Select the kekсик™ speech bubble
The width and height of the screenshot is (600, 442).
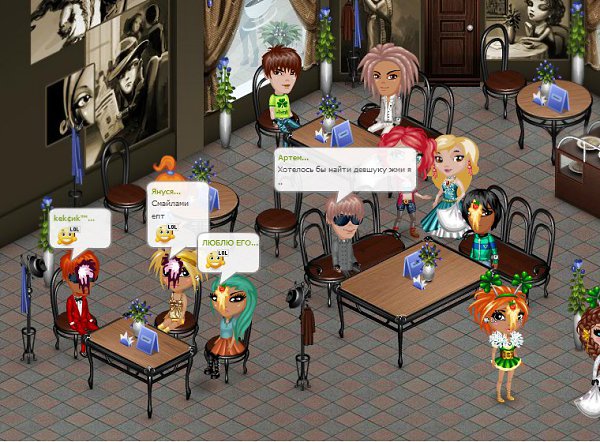point(78,229)
